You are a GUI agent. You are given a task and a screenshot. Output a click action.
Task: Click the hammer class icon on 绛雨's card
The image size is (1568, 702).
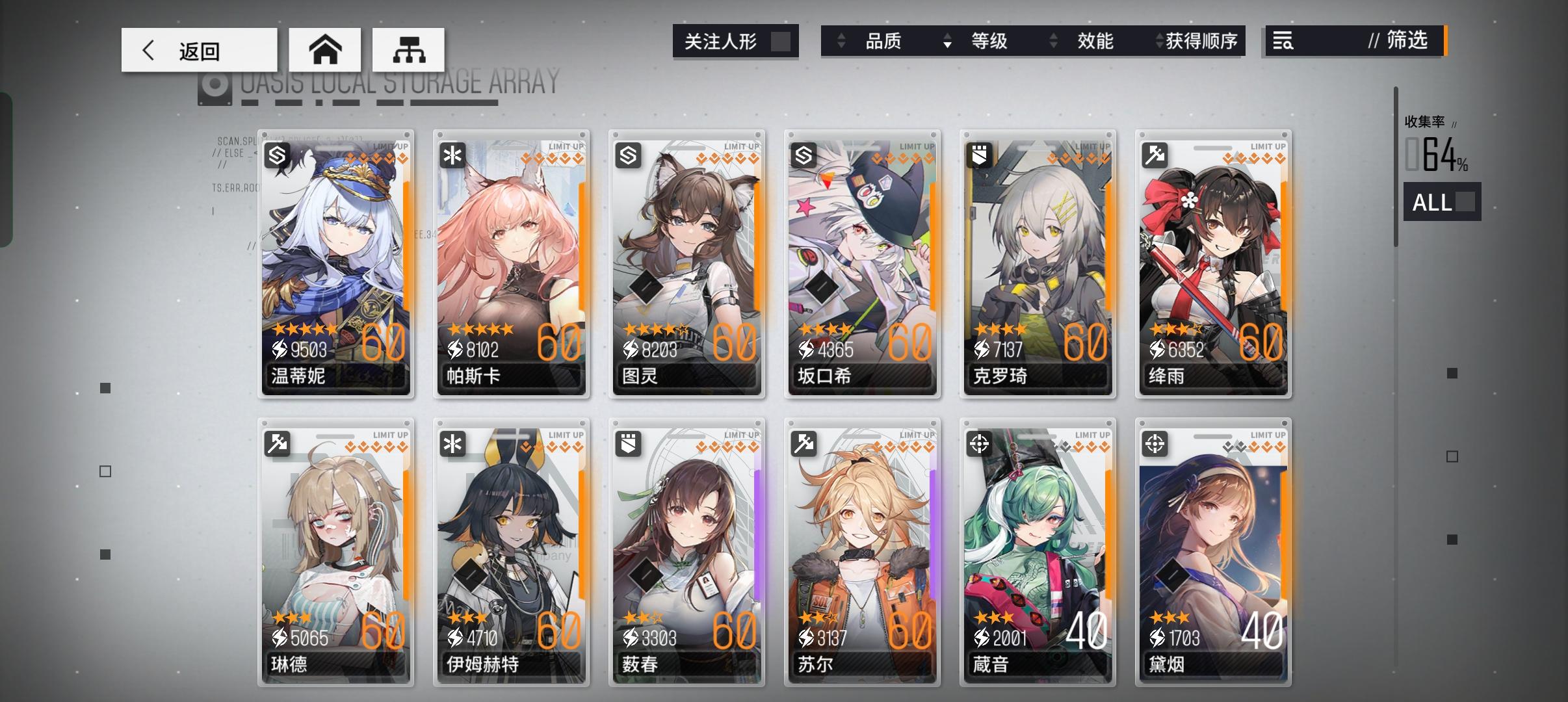1156,155
